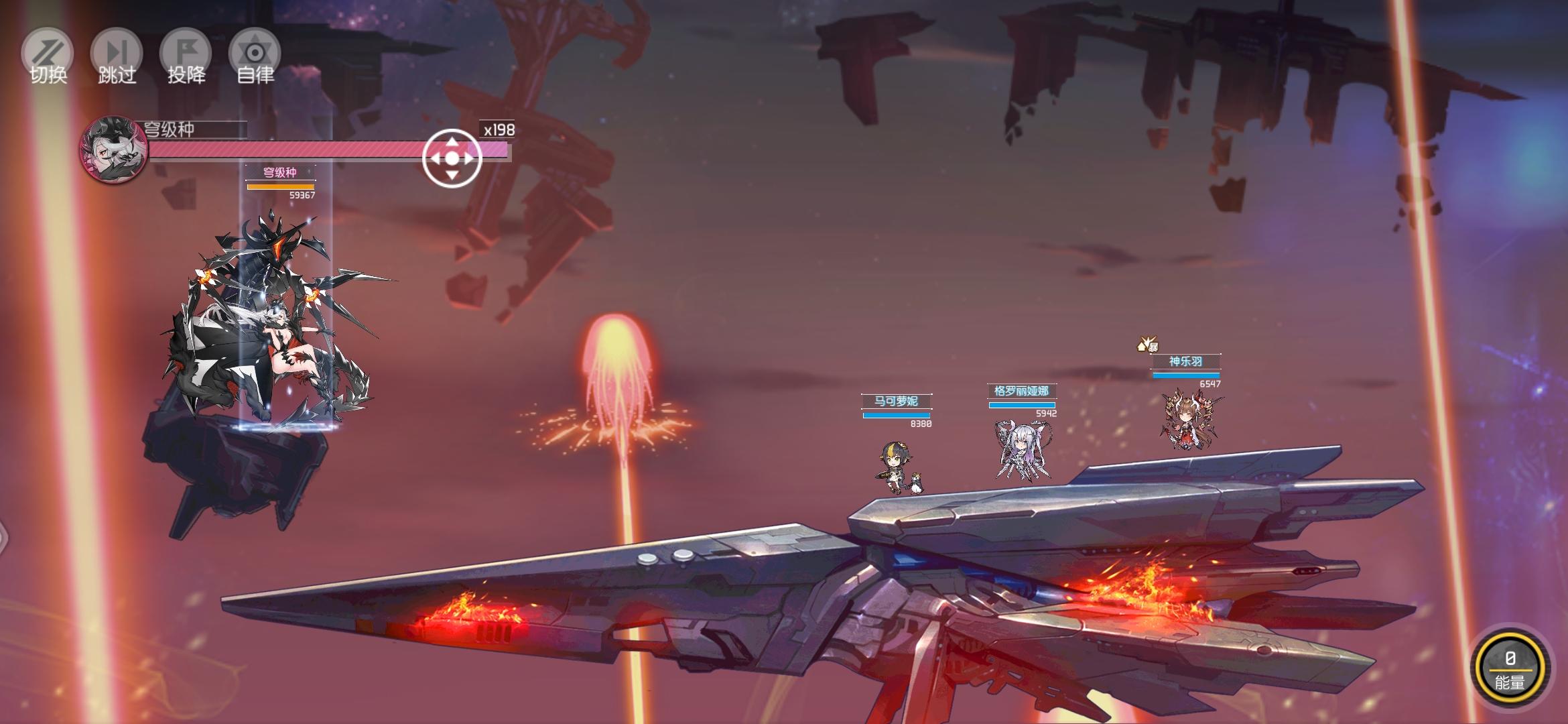This screenshot has width=1568, height=724.
Task: Skip the battle with 跳过
Action: (x=117, y=56)
